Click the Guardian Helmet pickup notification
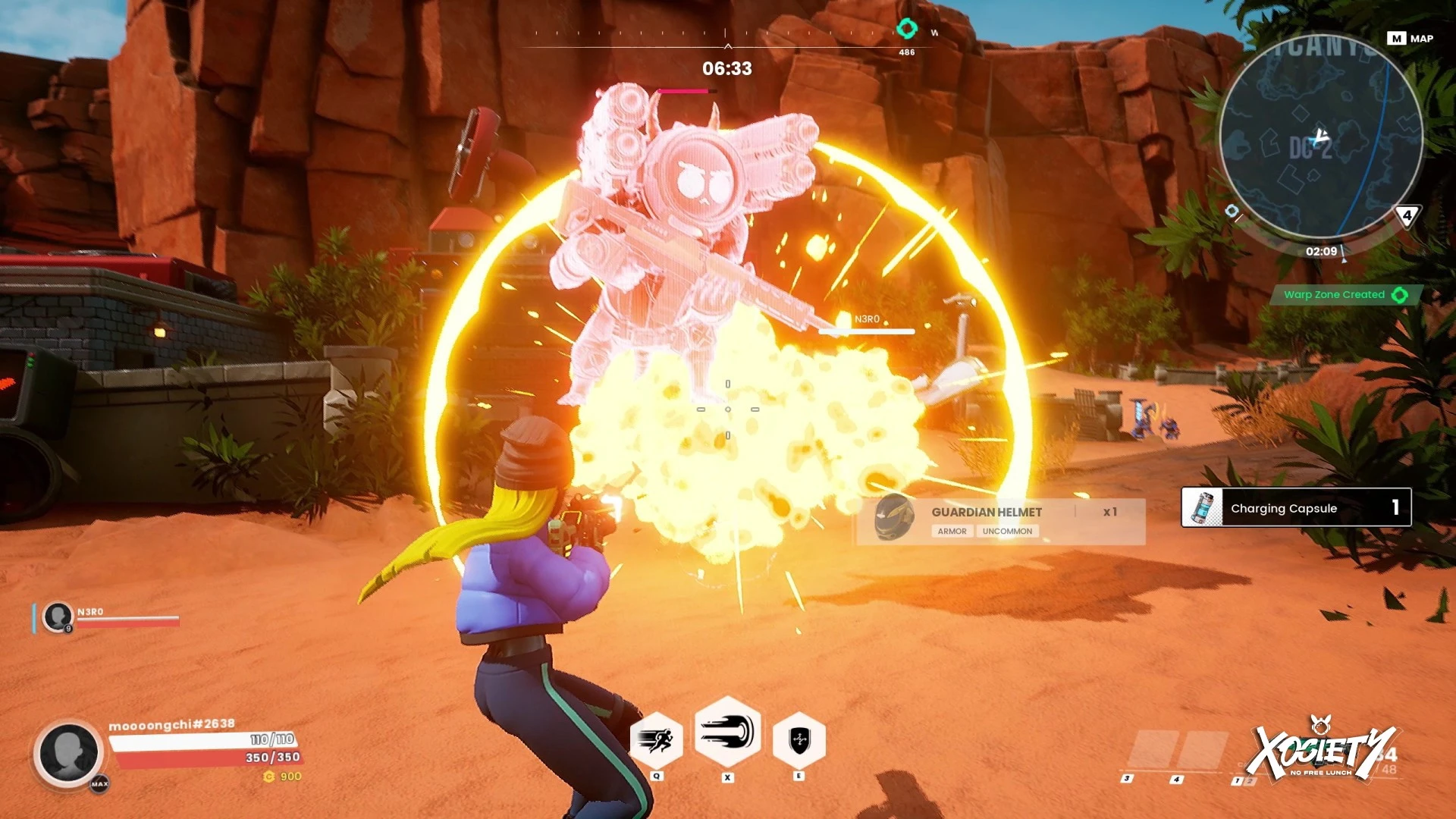This screenshot has height=819, width=1456. point(999,520)
